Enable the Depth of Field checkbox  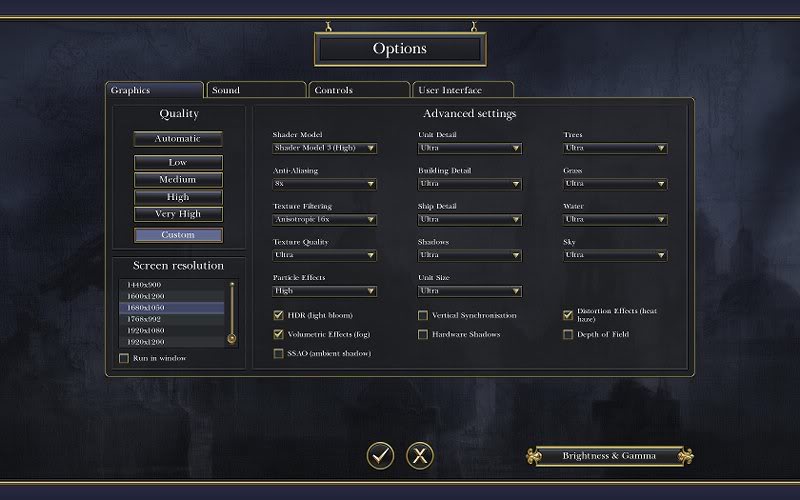[x=568, y=334]
